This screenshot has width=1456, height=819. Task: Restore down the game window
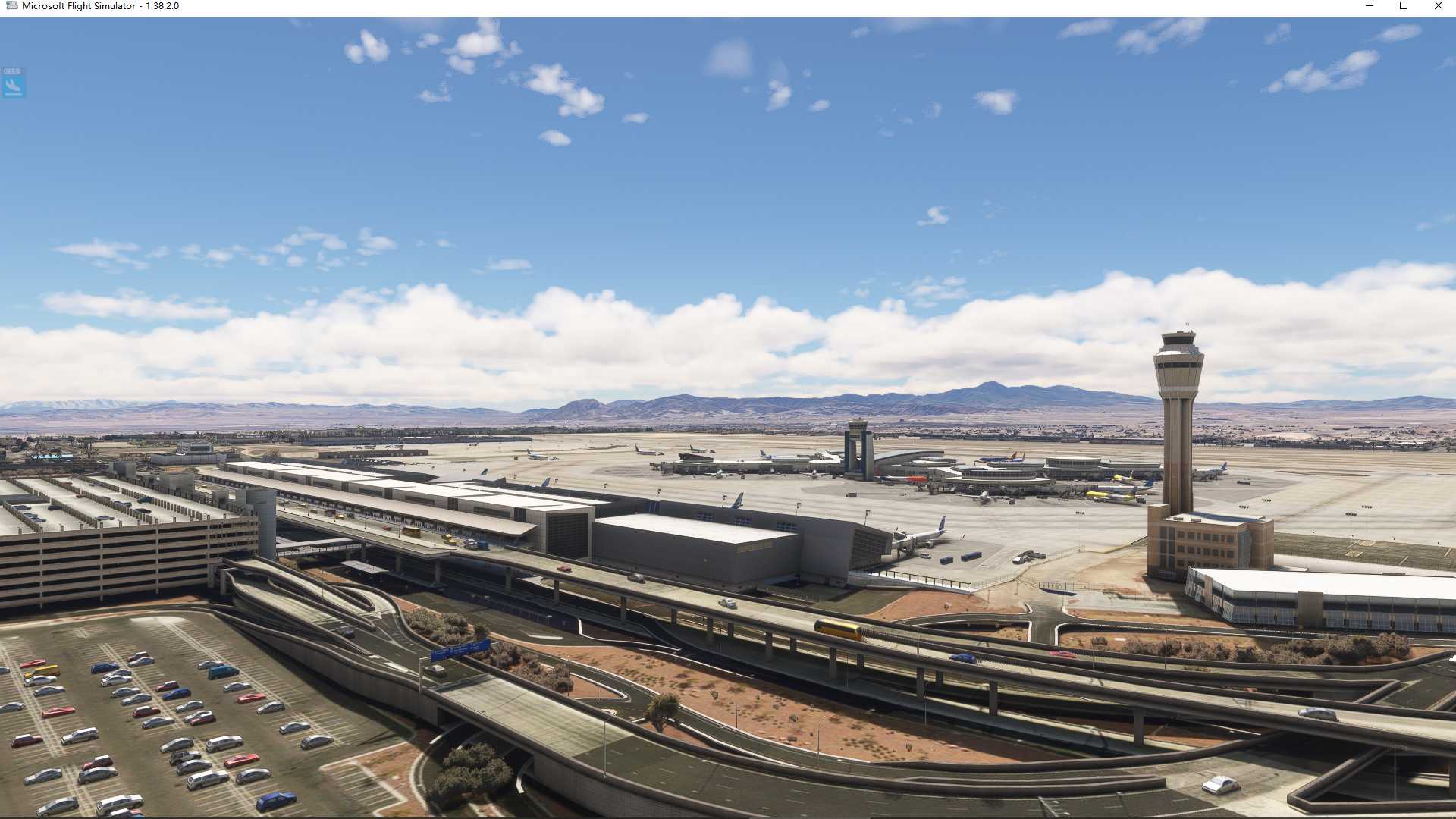tap(1404, 6)
